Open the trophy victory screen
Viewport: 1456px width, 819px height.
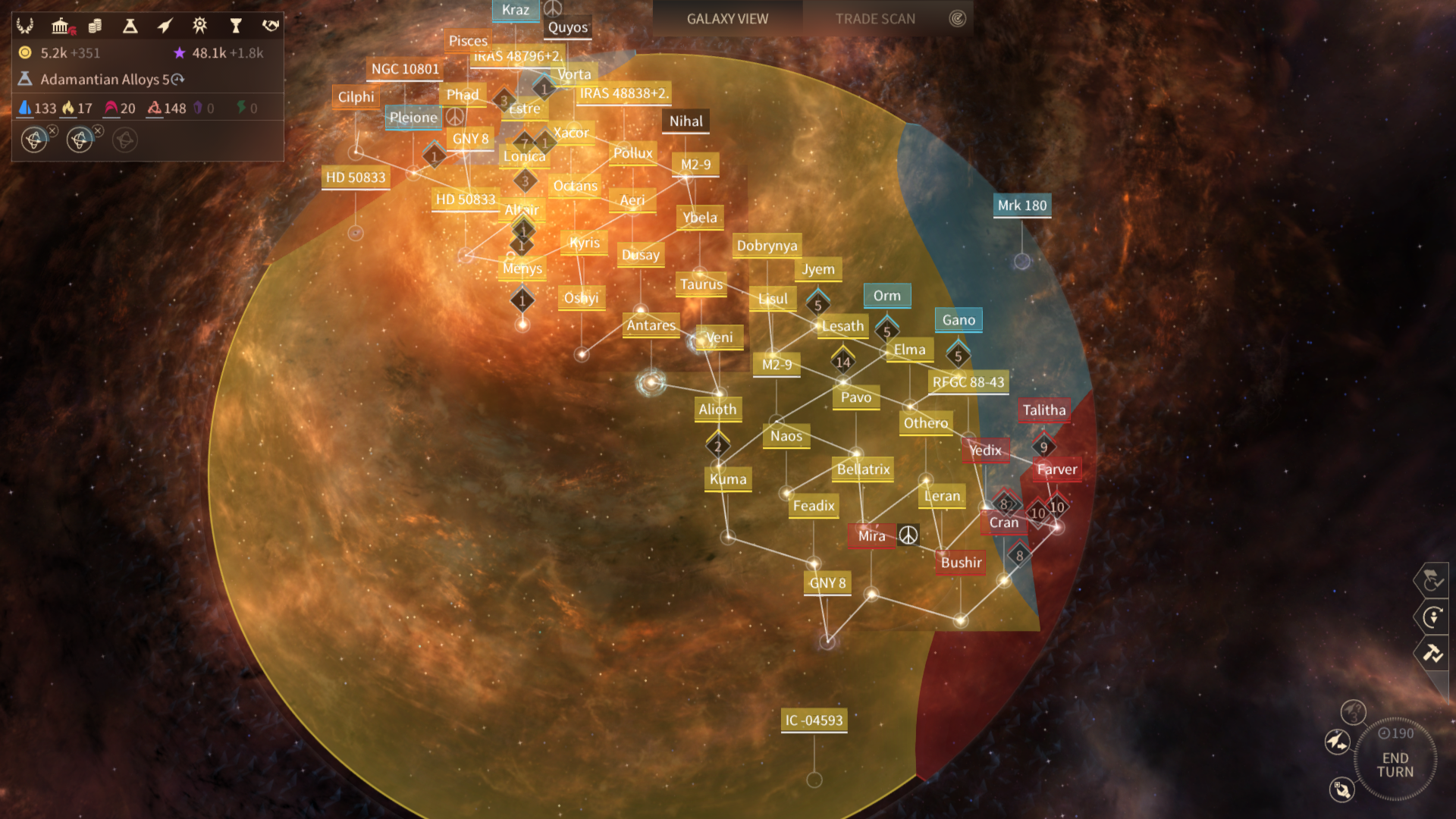[x=235, y=27]
